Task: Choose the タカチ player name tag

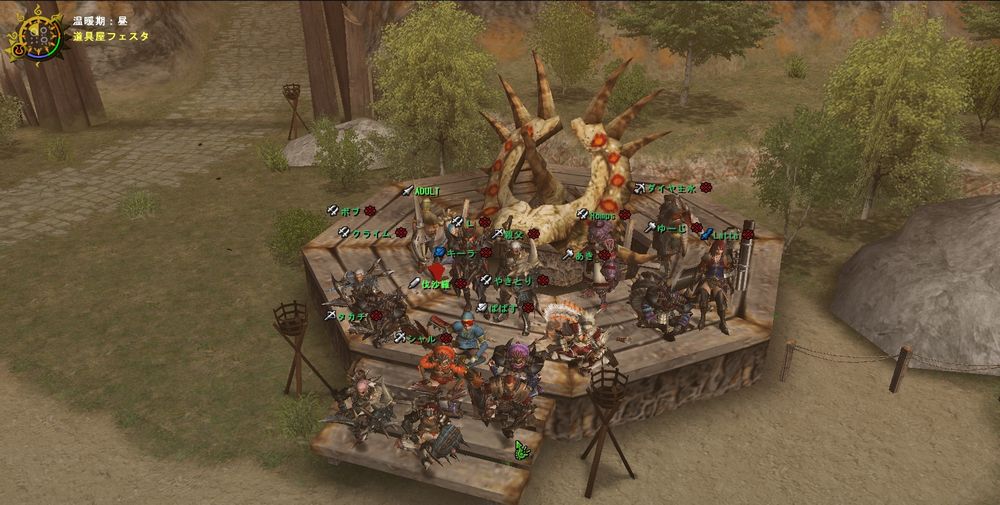Action: pyautogui.click(x=351, y=315)
